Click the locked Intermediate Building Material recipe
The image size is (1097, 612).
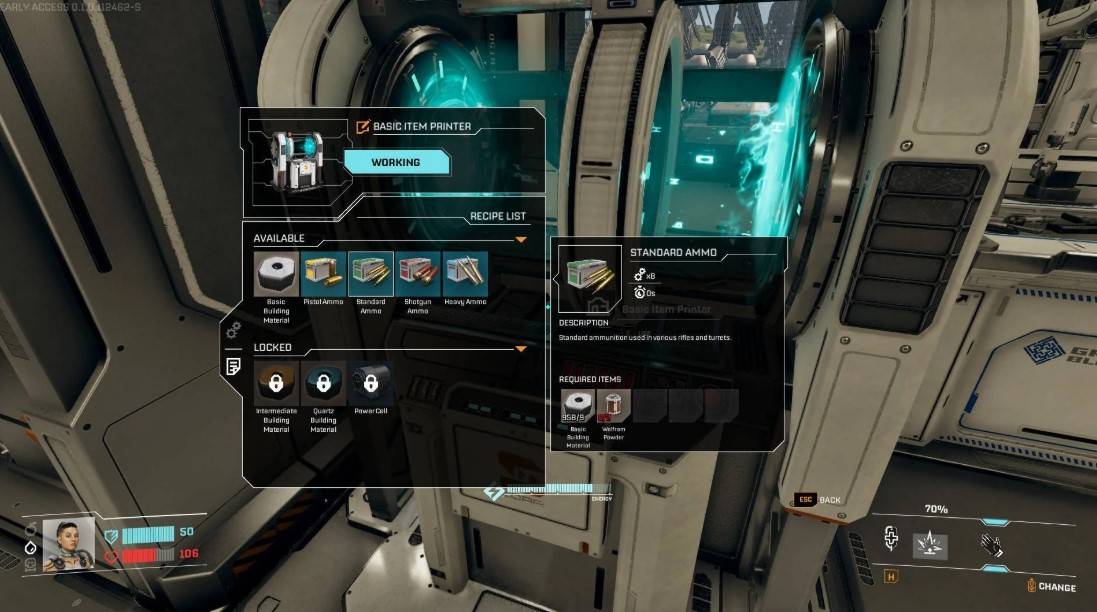pos(276,383)
